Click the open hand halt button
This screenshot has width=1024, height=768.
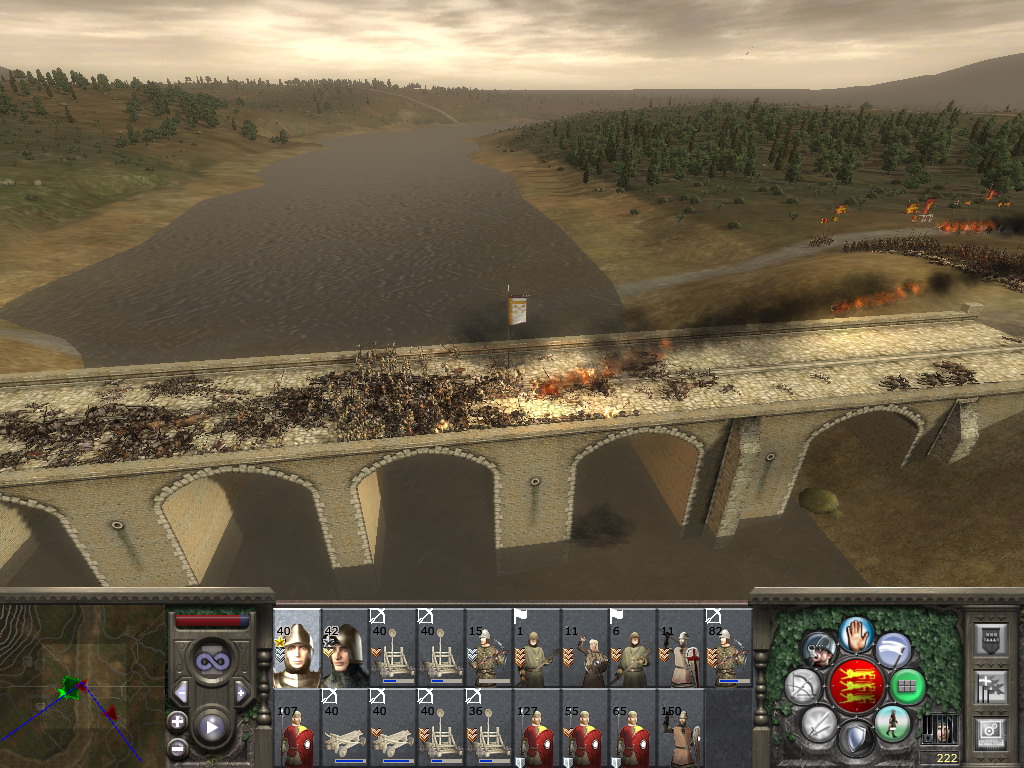click(856, 633)
